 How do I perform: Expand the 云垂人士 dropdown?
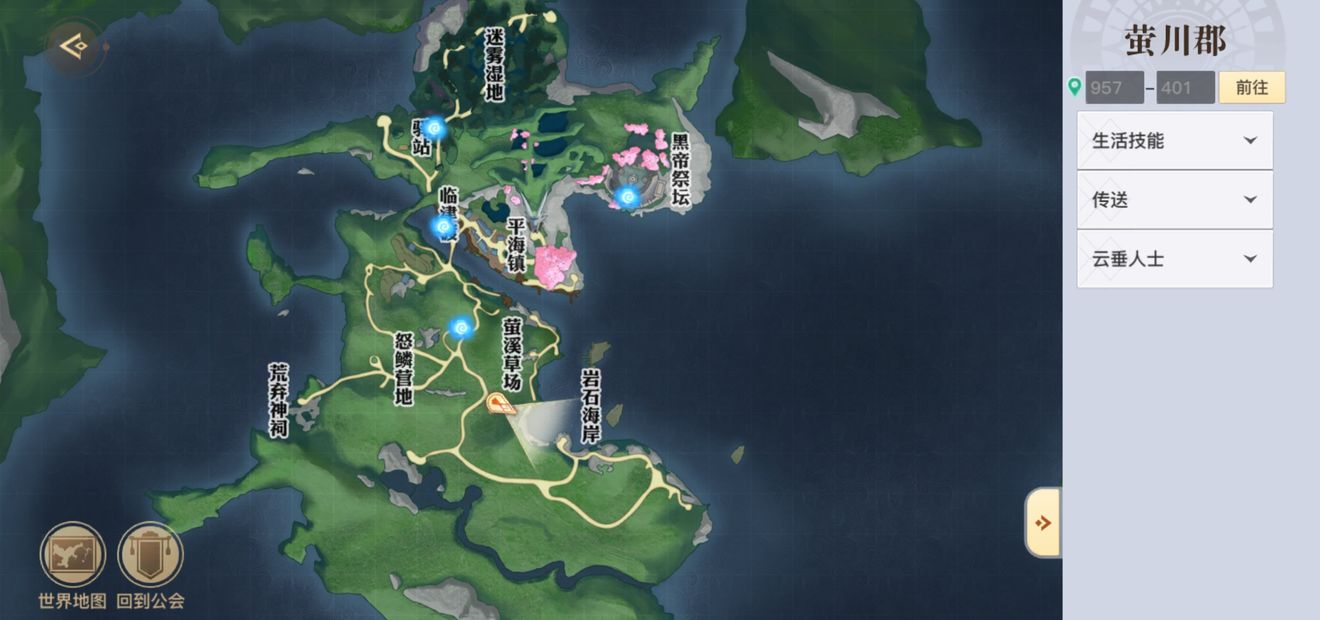pos(1174,259)
